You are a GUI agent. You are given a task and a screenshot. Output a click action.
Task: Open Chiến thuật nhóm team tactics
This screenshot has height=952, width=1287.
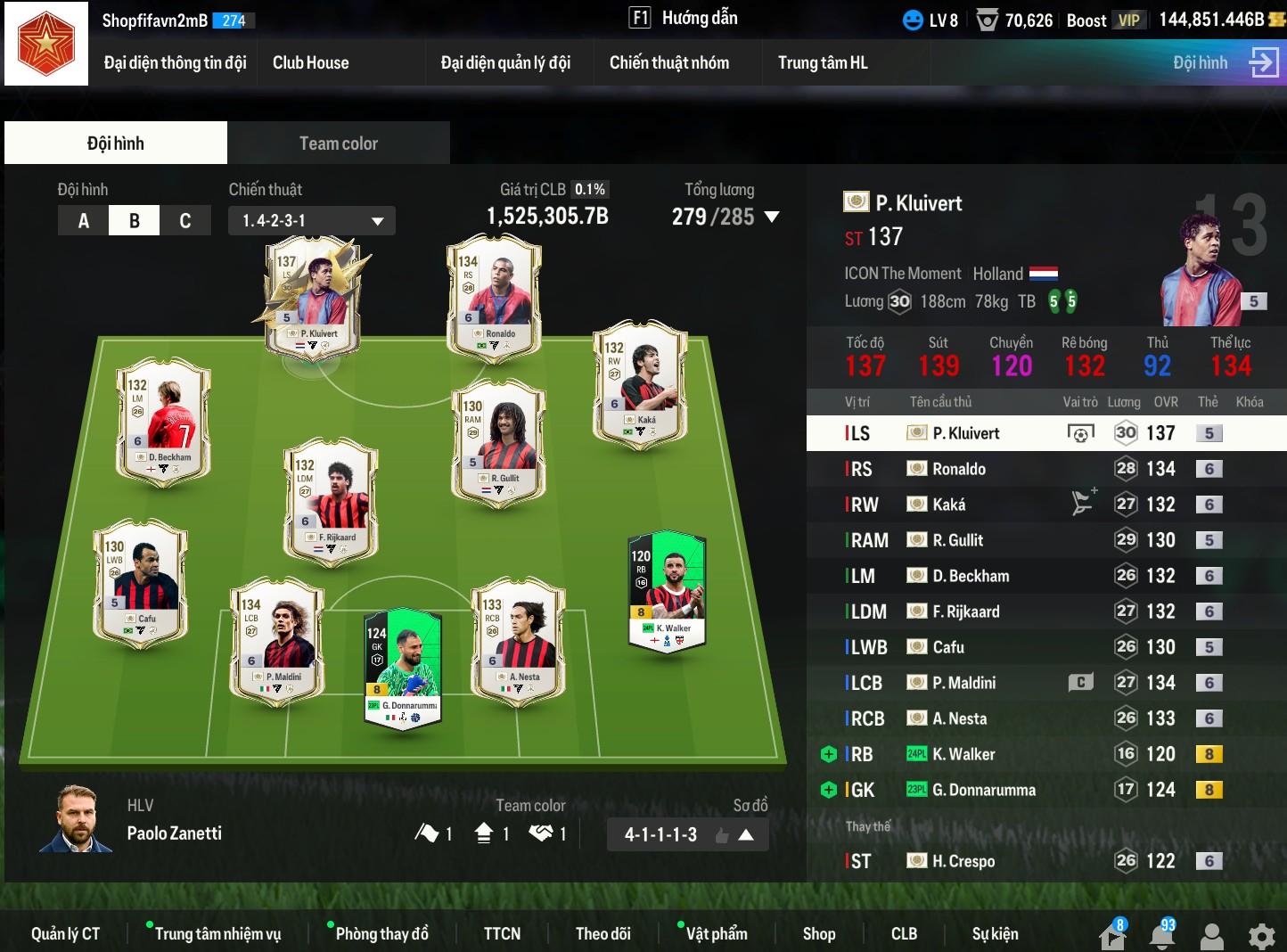pos(668,62)
